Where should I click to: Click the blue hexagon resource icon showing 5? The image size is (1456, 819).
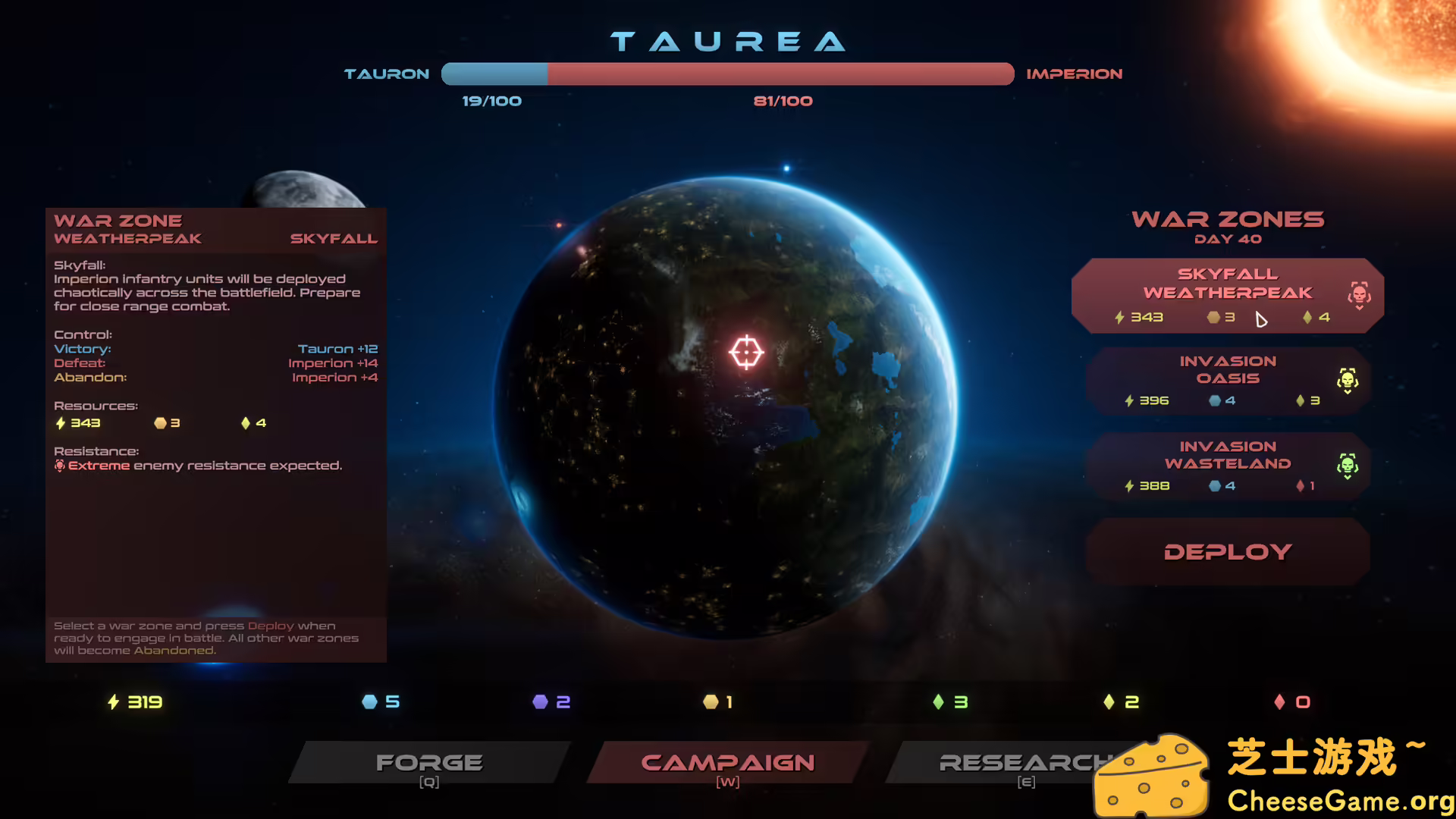pos(369,702)
